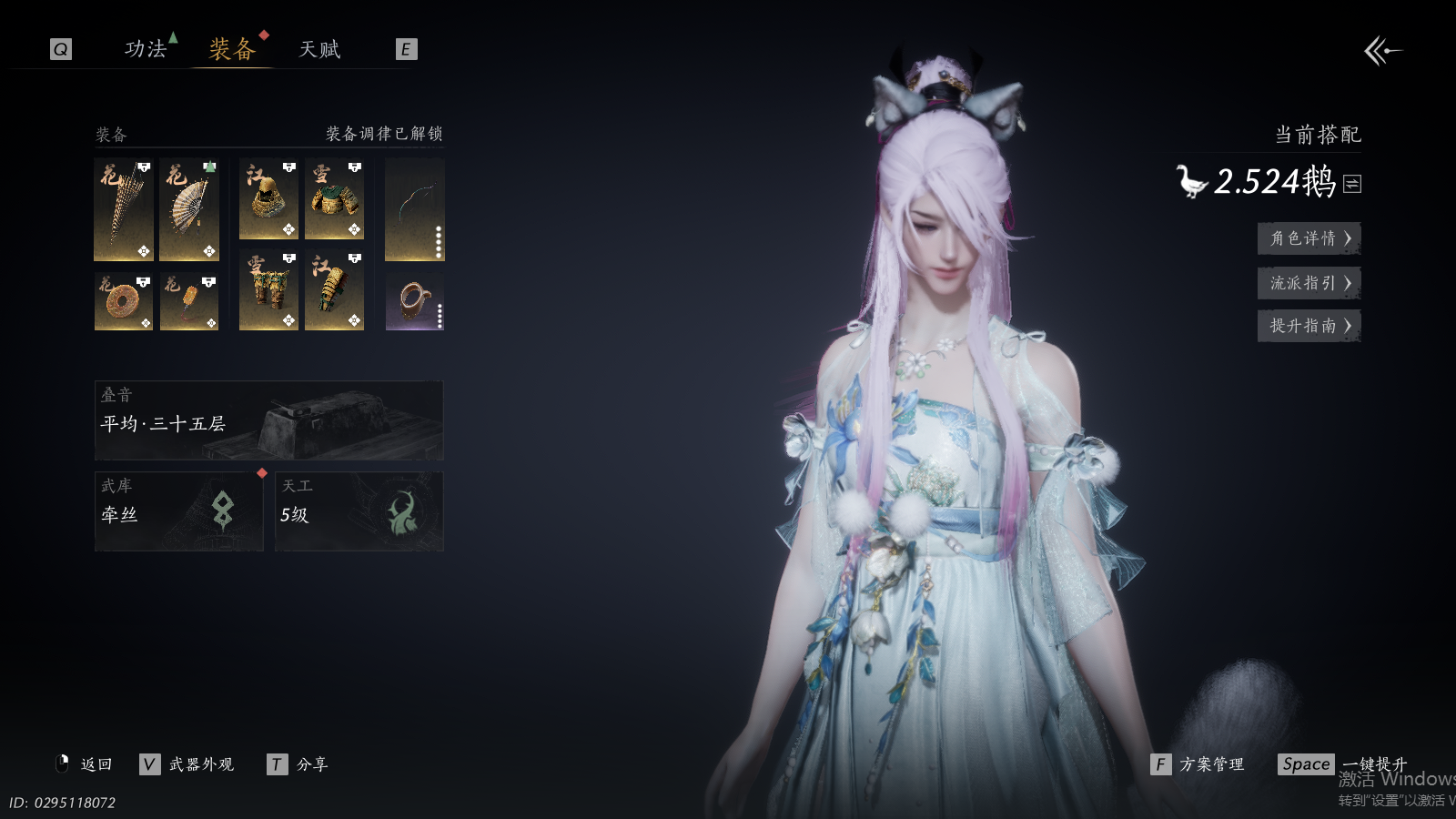
Task: Select the umbrella weapon slot
Action: click(x=124, y=209)
